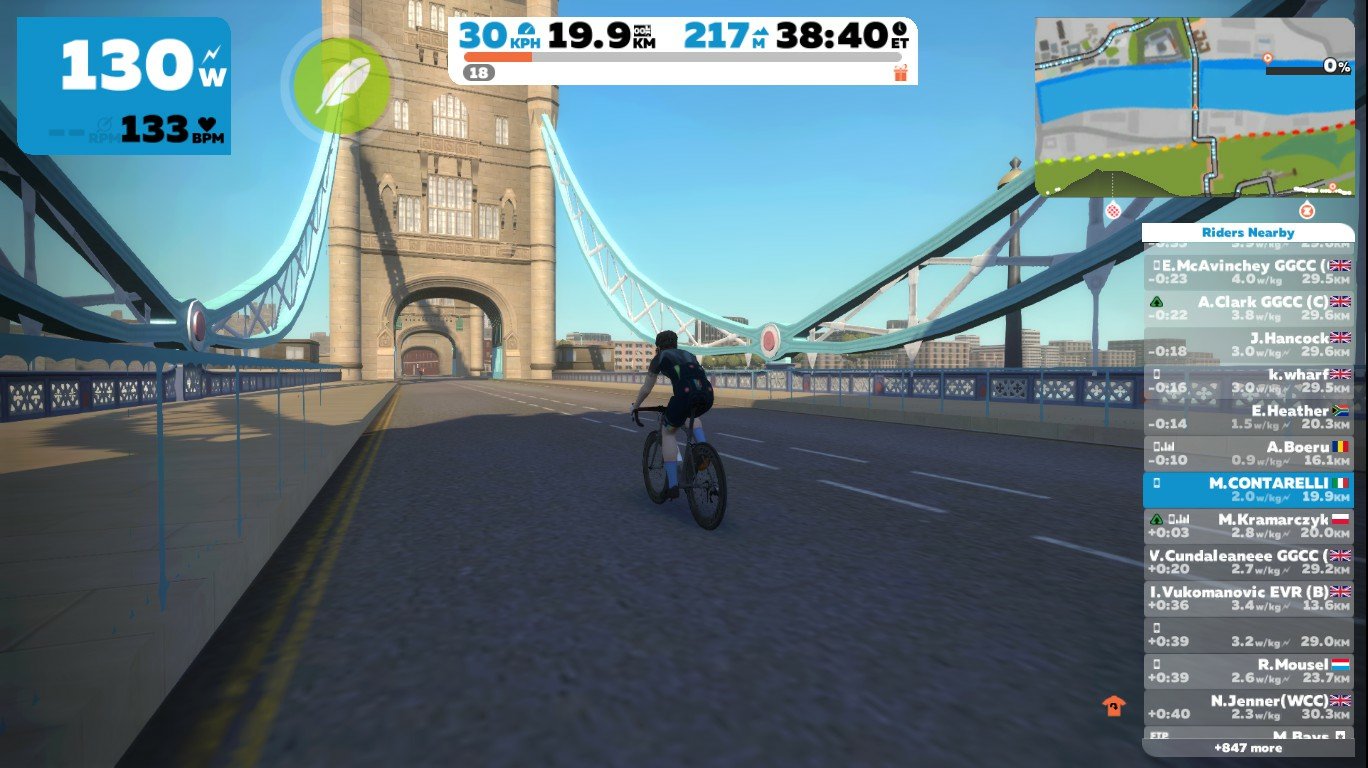Select N.Jenner(WCC) rider entry
This screenshot has height=768, width=1368.
[x=1248, y=707]
